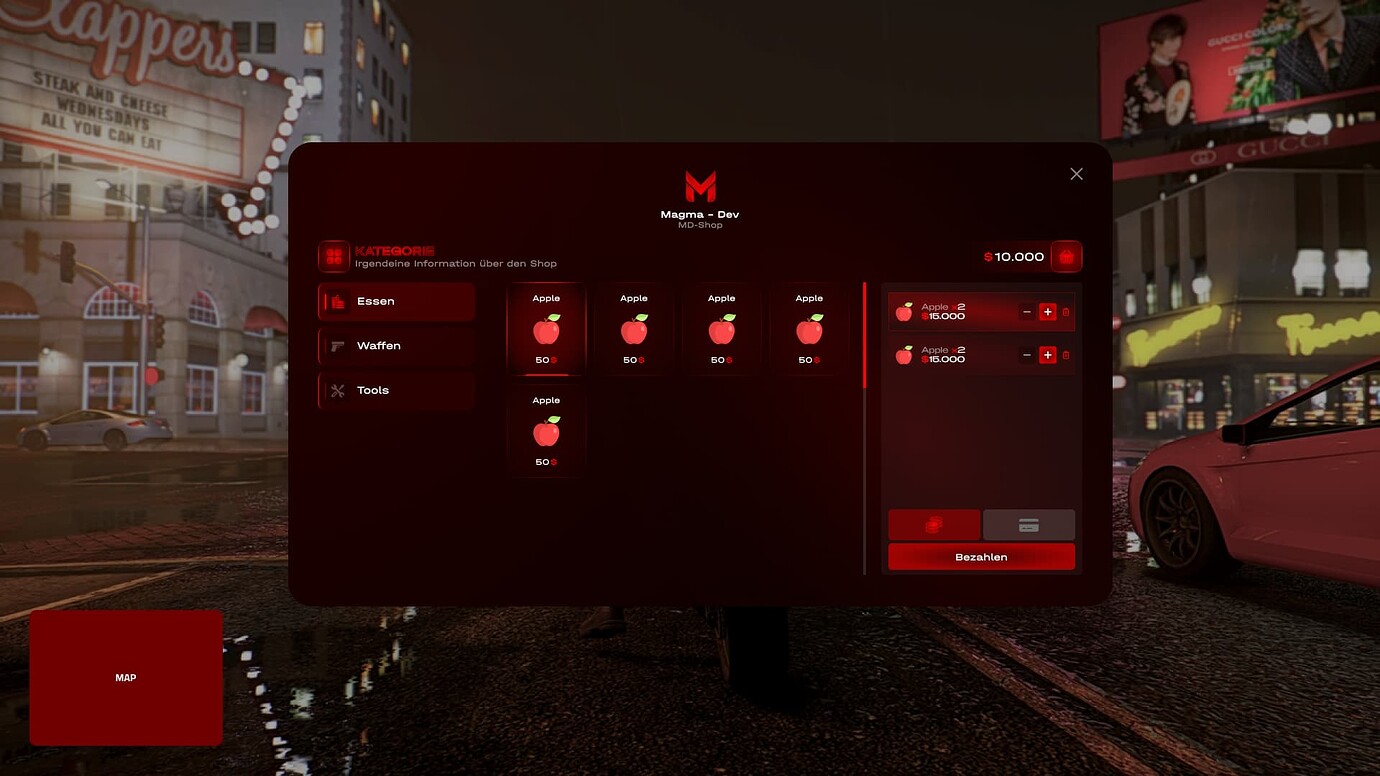Click the Kategorie grid icon
The image size is (1380, 776).
[332, 256]
